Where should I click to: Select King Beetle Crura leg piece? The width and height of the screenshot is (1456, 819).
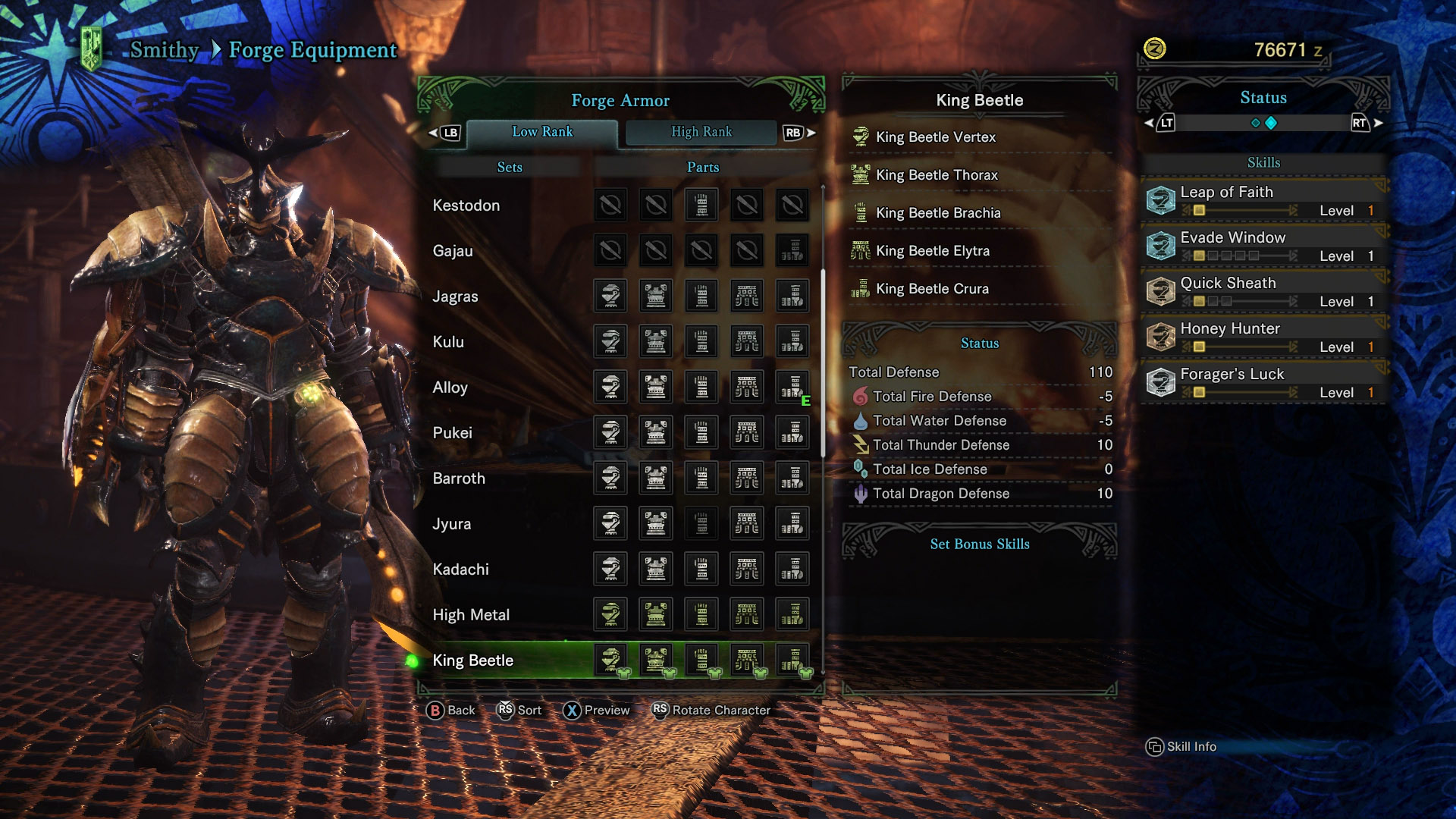(932, 289)
